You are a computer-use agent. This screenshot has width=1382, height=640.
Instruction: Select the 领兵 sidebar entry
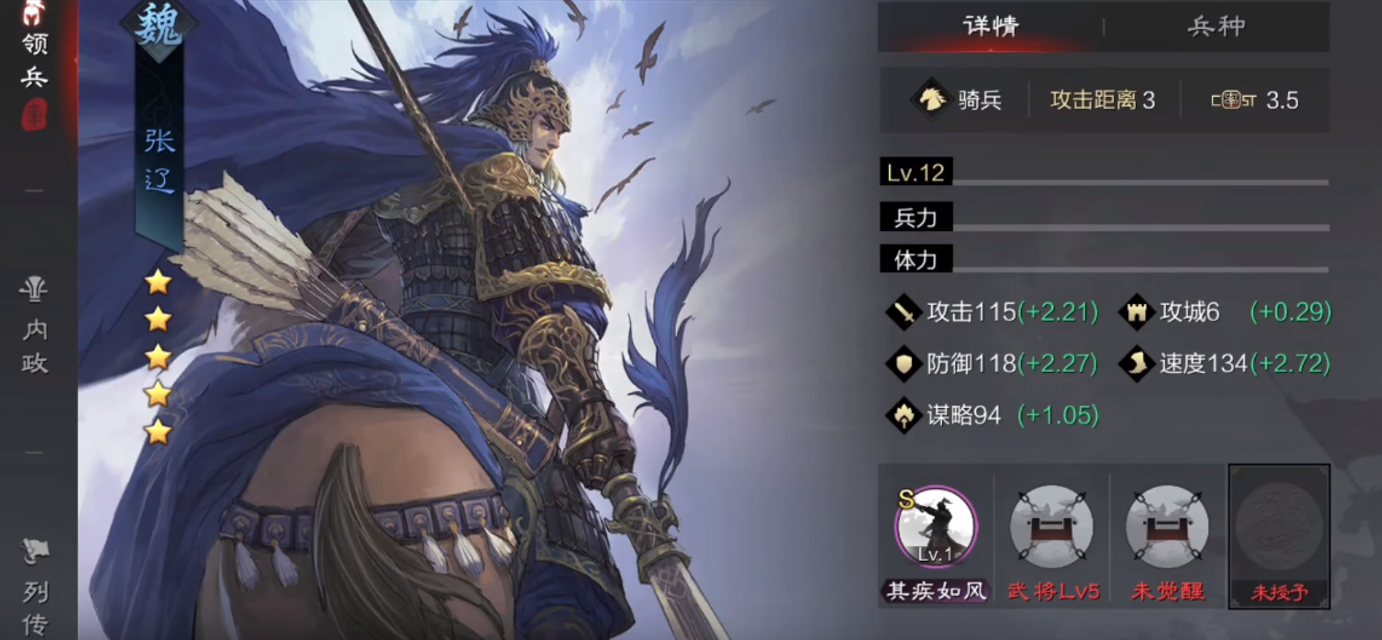35,60
